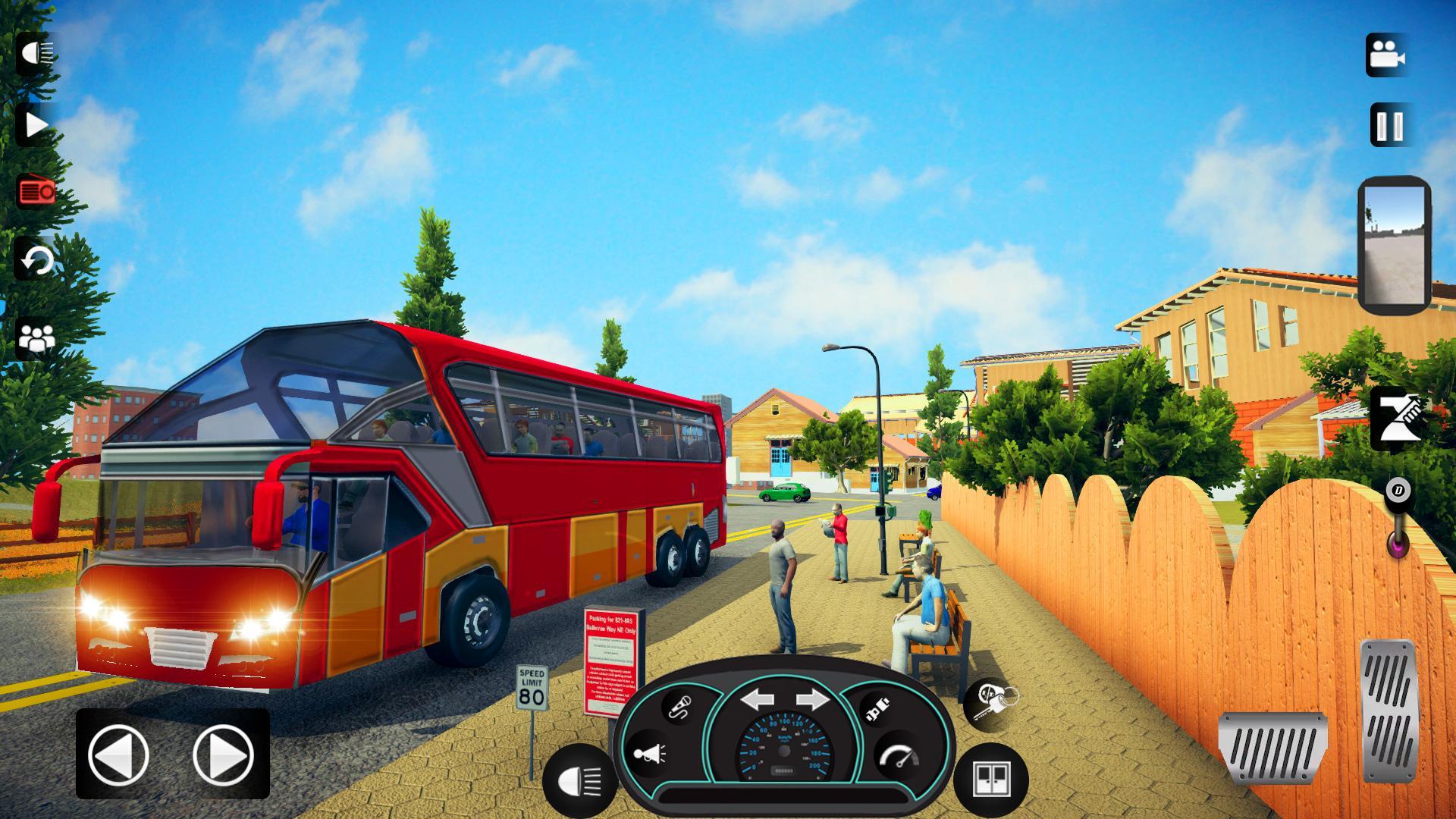Pause the game
The height and width of the screenshot is (819, 1456).
(1389, 125)
